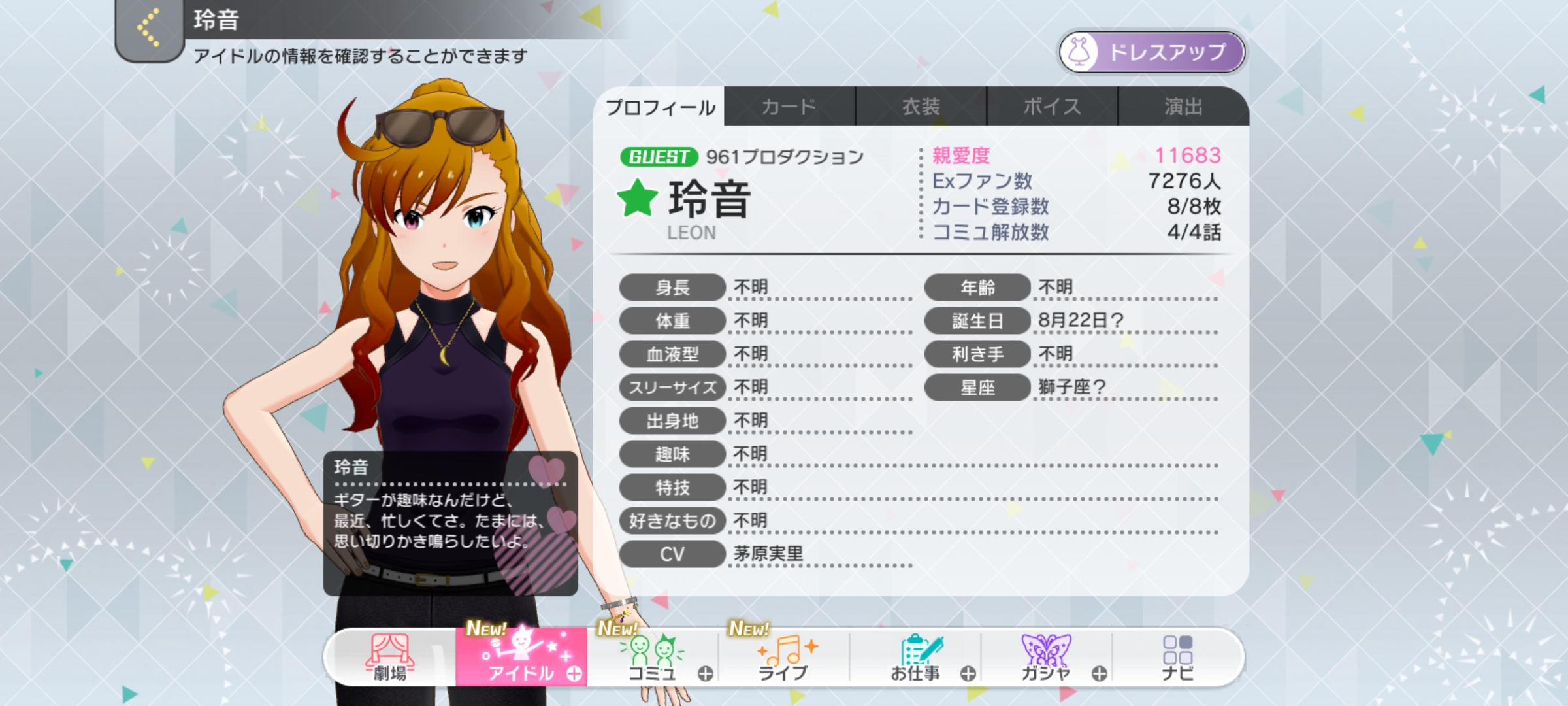The height and width of the screenshot is (706, 1568).
Task: Open the 衣装 costume tab
Action: [x=921, y=107]
